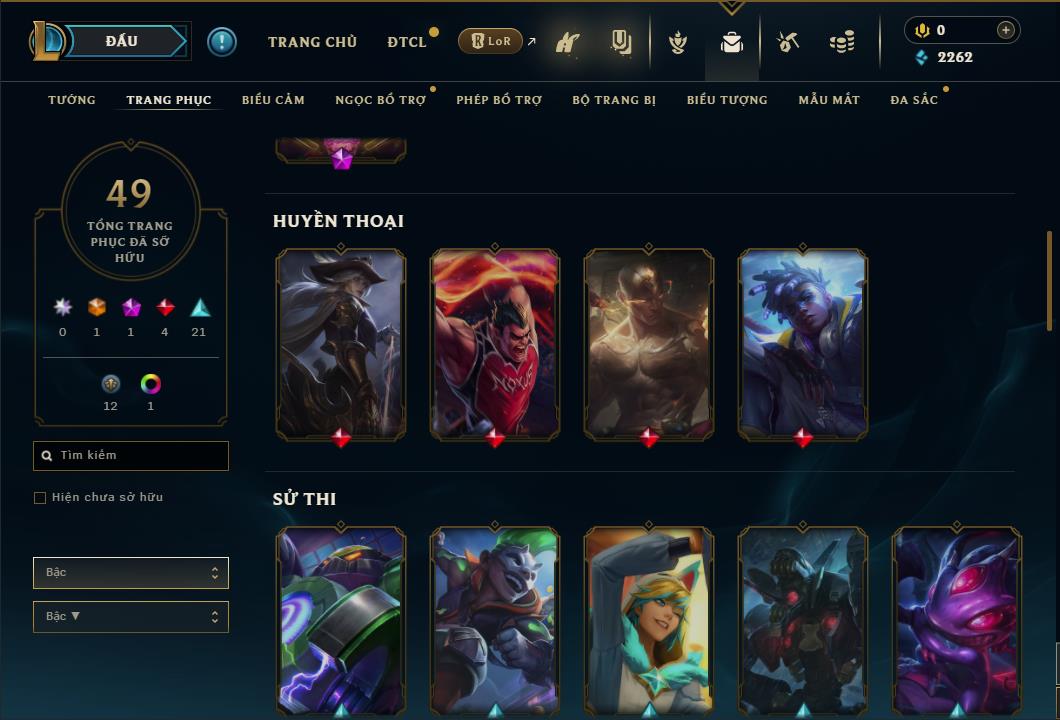
Task: Open the ĐTCL game mode tab
Action: click(407, 42)
